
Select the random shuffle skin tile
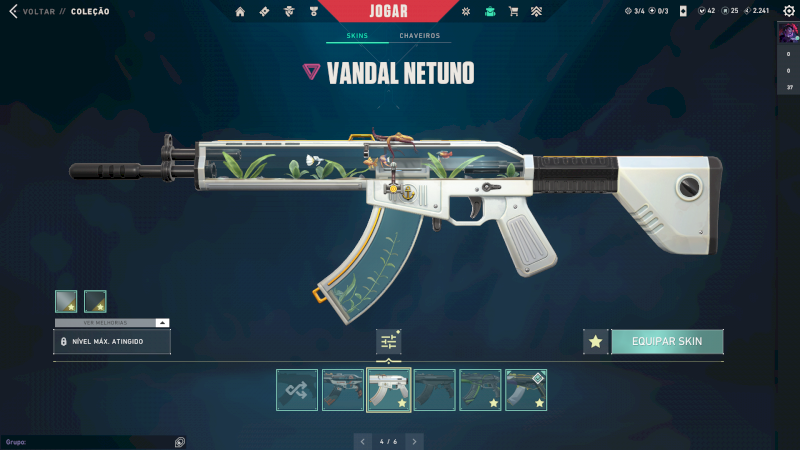[297, 390]
